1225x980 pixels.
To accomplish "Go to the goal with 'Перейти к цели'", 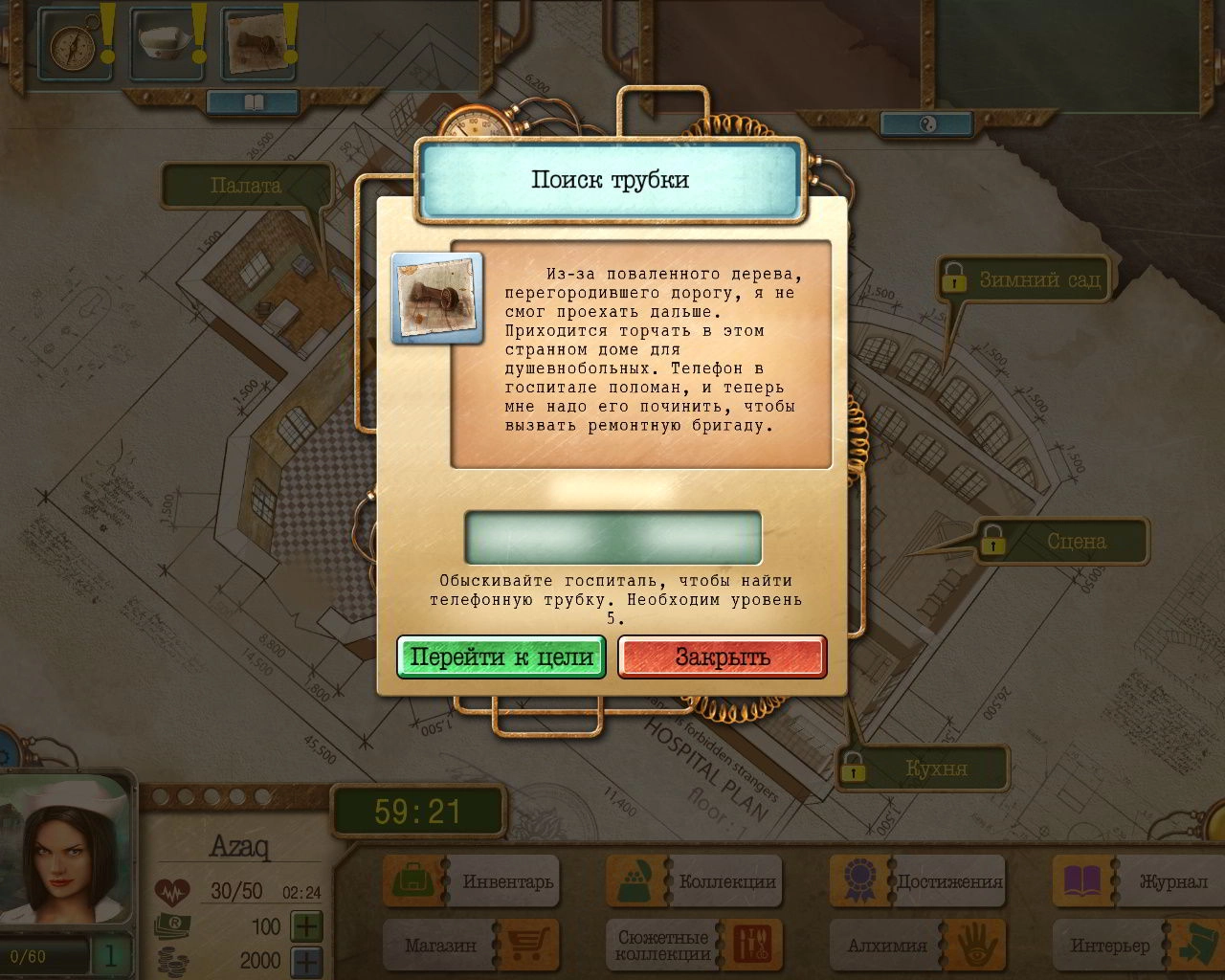I will click(x=501, y=657).
